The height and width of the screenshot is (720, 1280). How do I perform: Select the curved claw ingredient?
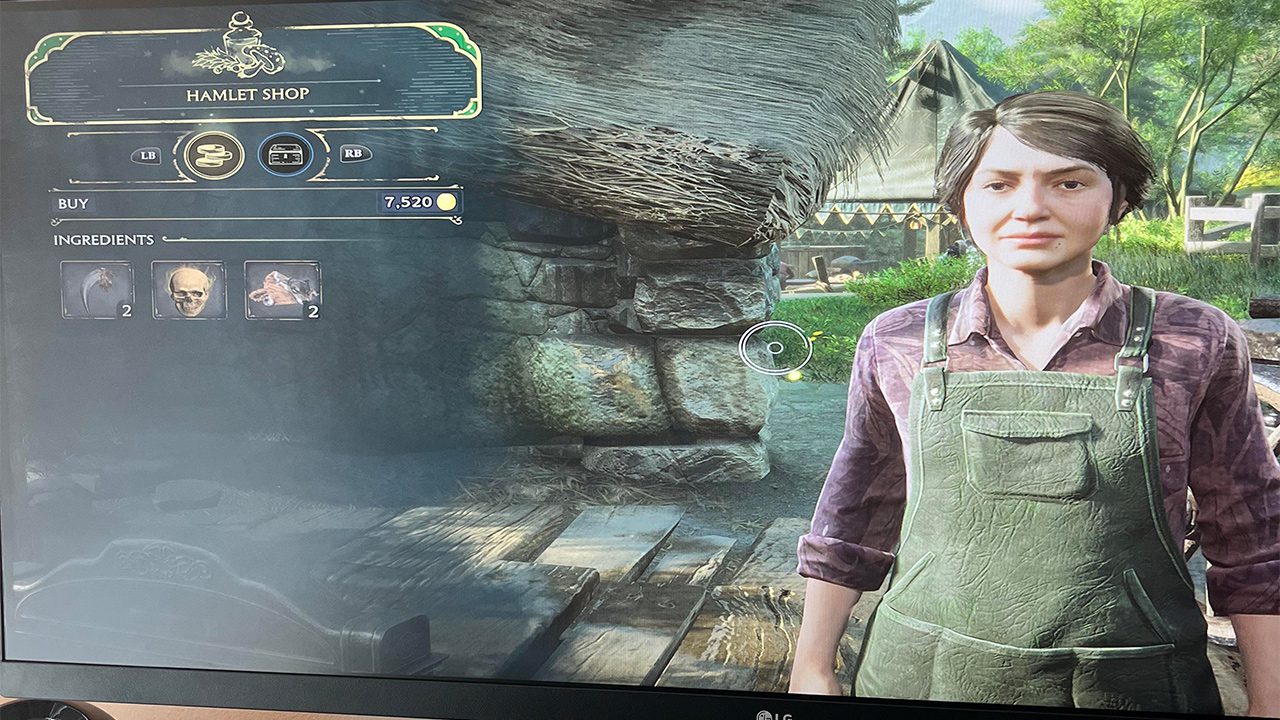point(97,290)
